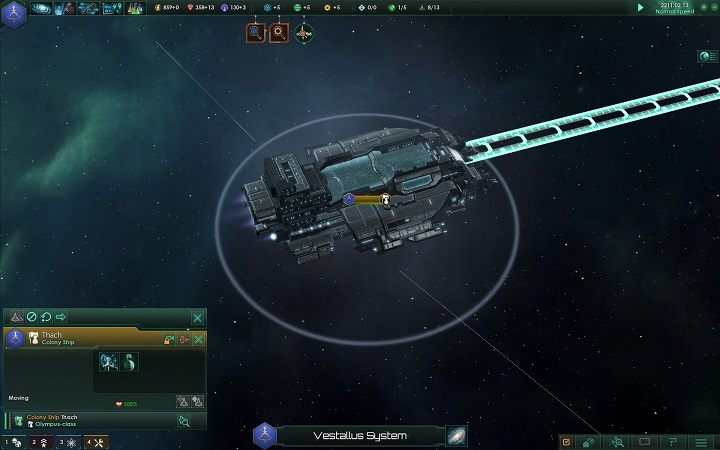Image resolution: width=720 pixels, height=450 pixels.
Task: Zoom to the ship with the magnifier button
Action: click(x=185, y=421)
